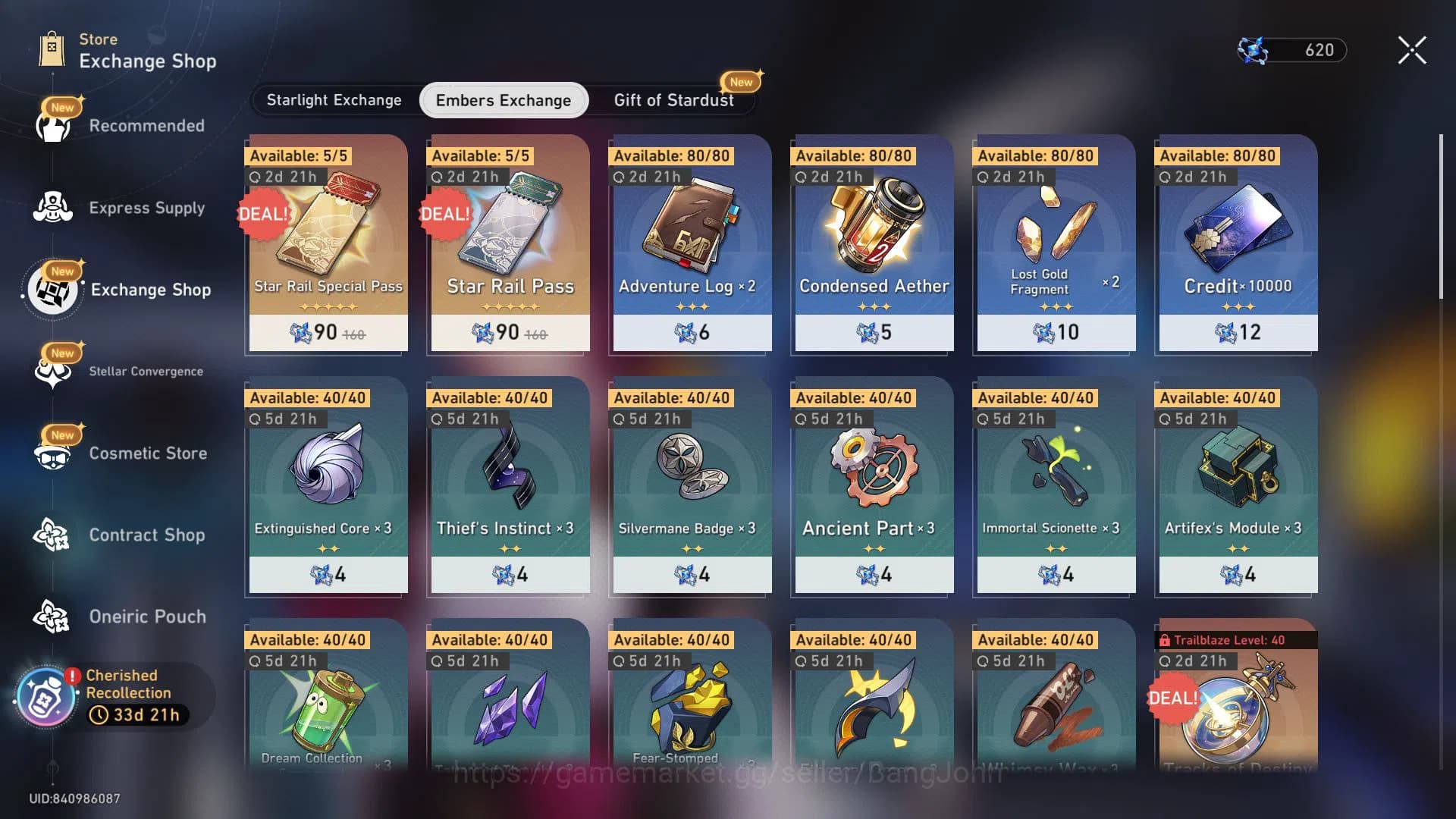This screenshot has width=1456, height=819.
Task: Open the Cosmetic Store from the sidebar
Action: pyautogui.click(x=52, y=453)
